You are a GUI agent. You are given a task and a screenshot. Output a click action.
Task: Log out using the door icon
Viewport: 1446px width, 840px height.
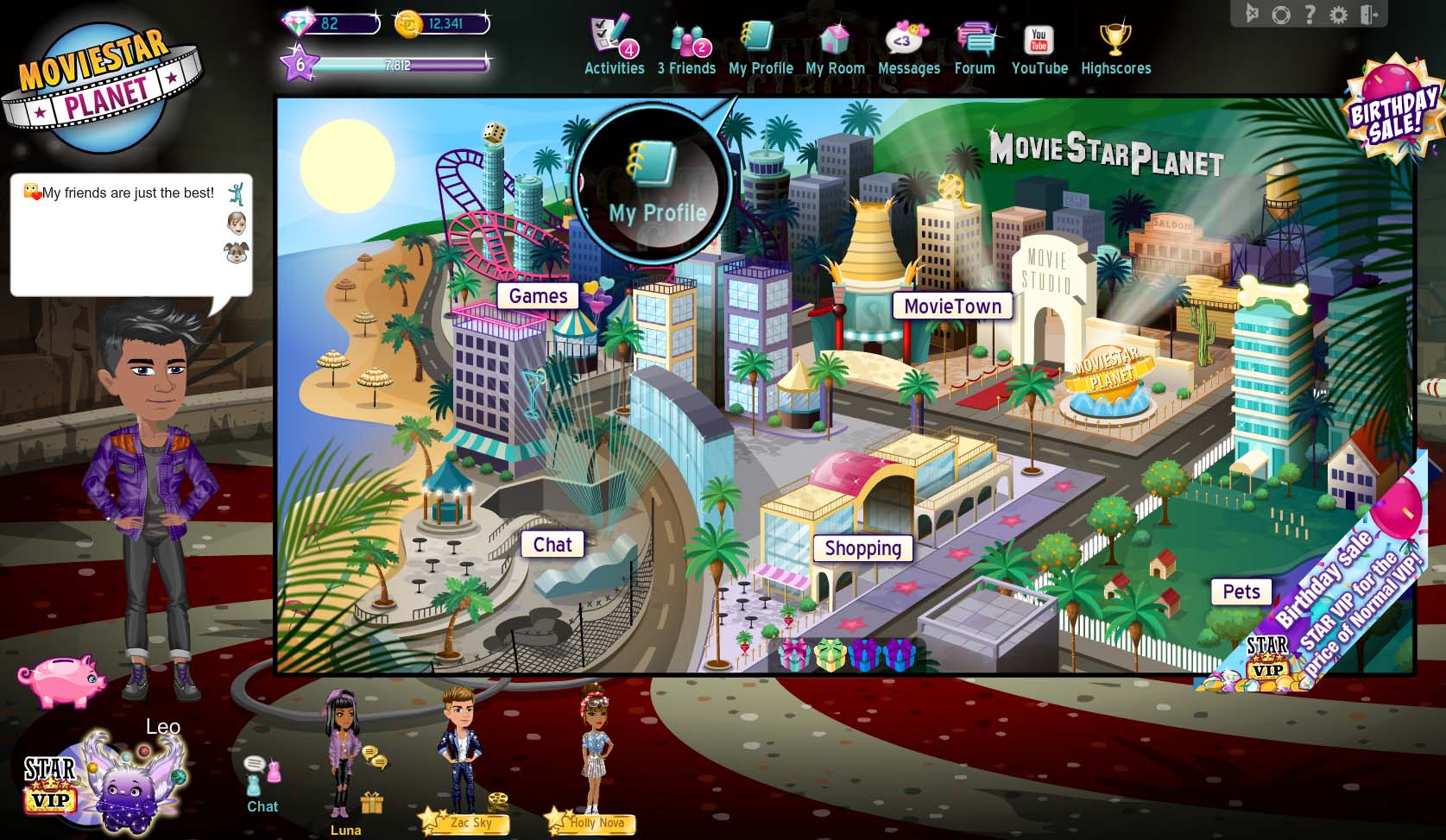pos(1369,14)
